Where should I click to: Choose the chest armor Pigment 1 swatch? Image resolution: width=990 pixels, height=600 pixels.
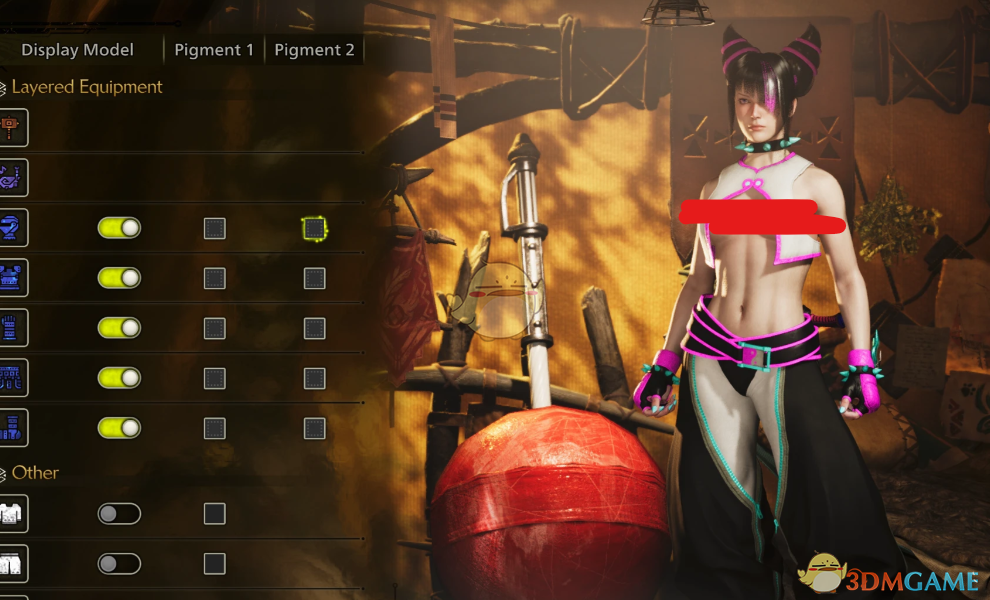[x=214, y=279]
